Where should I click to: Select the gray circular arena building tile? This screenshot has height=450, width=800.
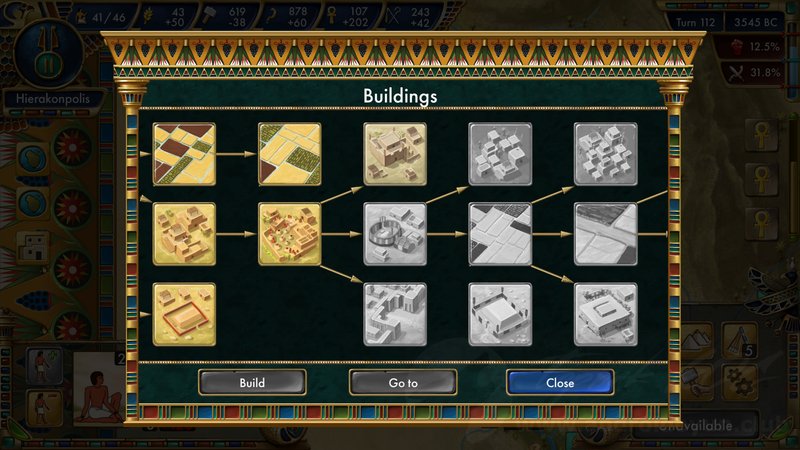pos(395,234)
